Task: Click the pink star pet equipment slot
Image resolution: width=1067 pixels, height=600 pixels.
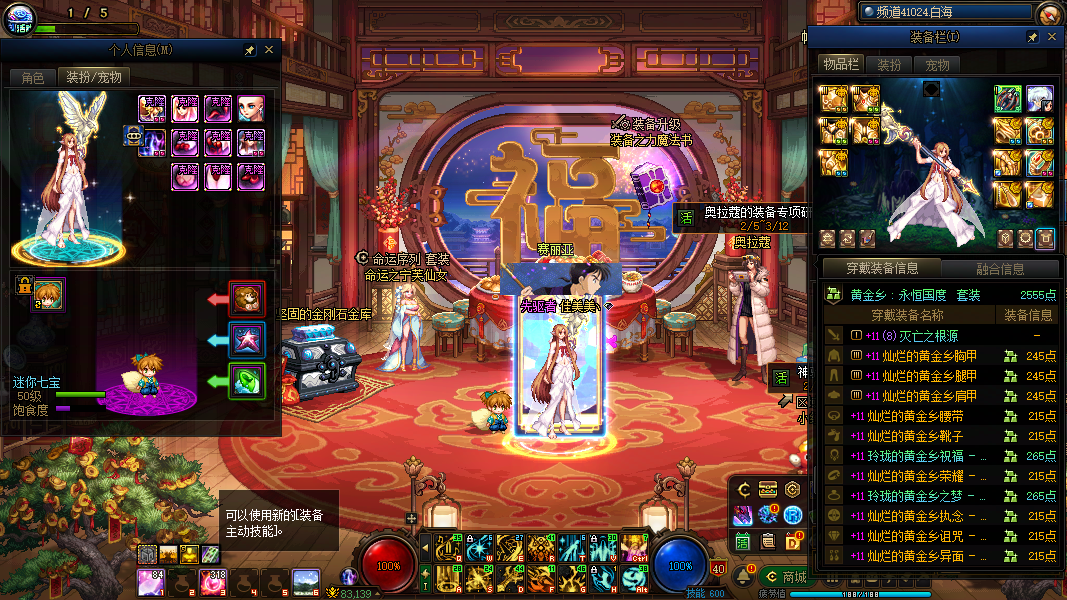Action: click(x=247, y=339)
